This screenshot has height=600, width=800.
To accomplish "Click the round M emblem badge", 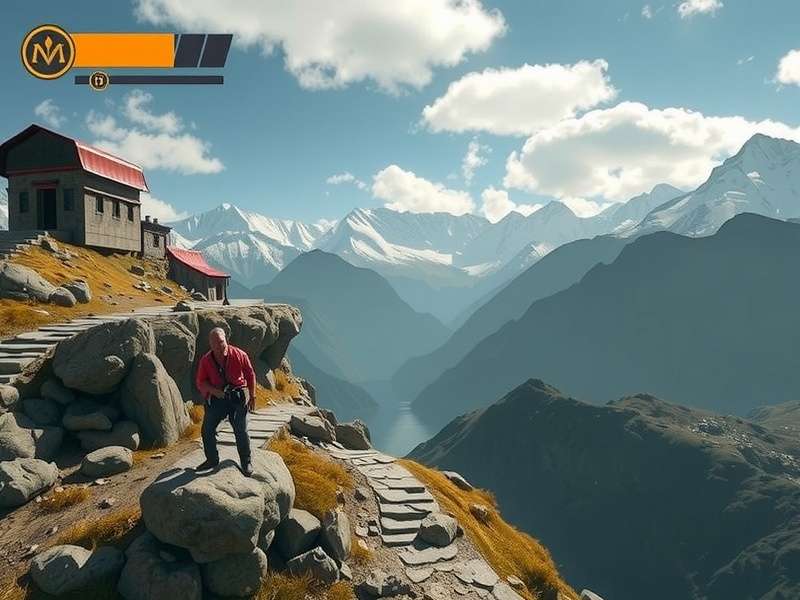I will click(48, 52).
